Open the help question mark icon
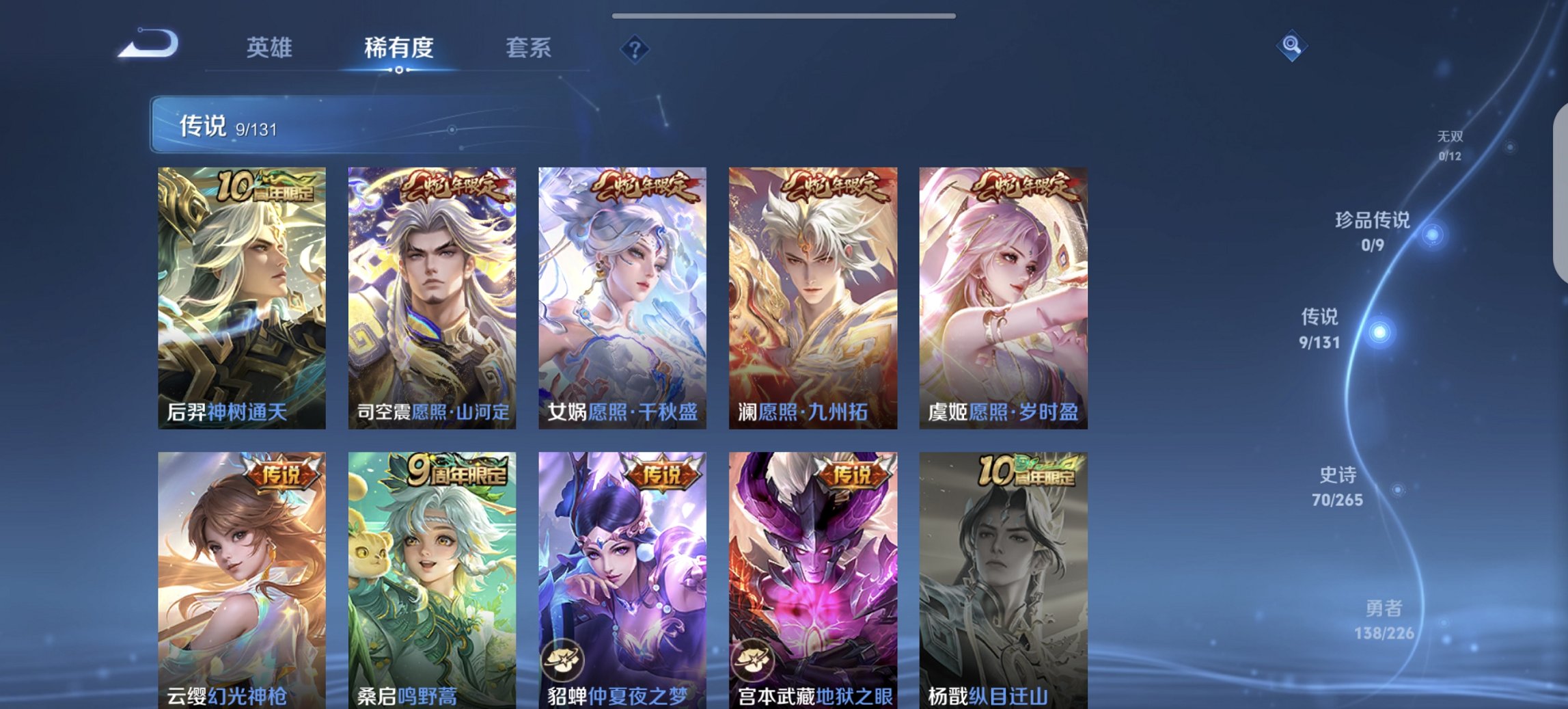1568x709 pixels. pos(635,48)
